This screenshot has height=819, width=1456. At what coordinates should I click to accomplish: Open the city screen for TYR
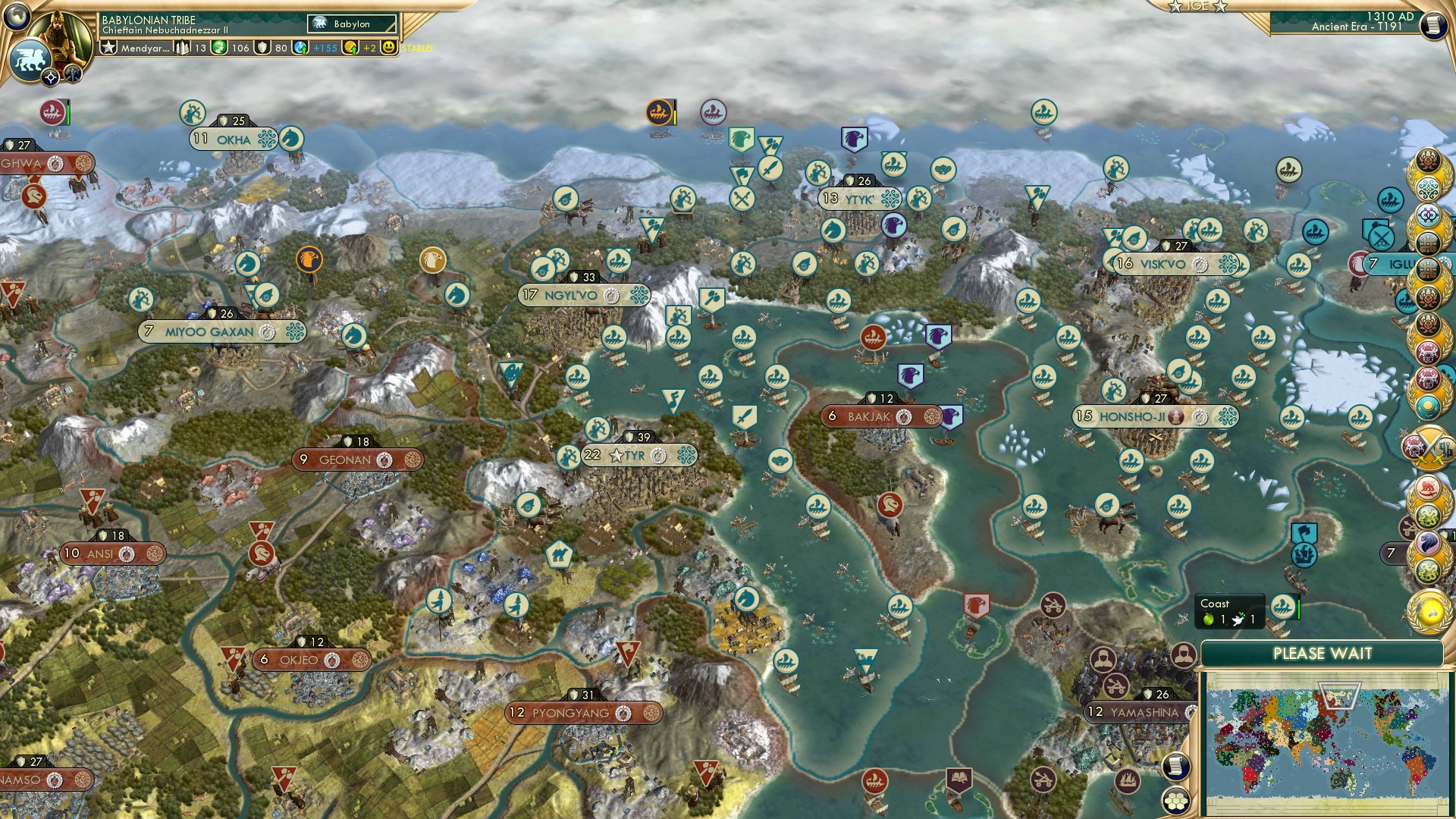tap(635, 456)
